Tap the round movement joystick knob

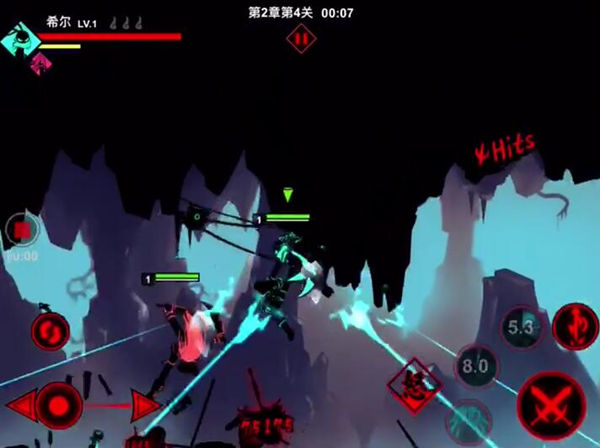point(61,406)
